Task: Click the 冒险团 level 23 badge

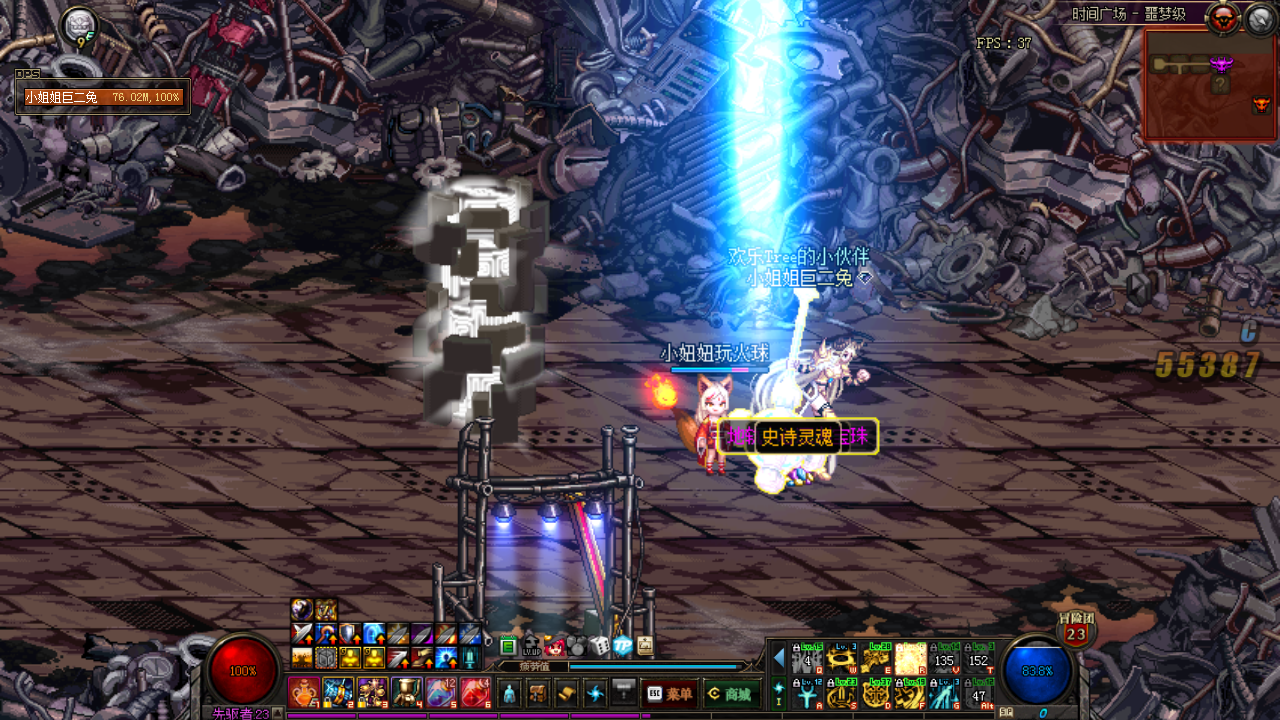Action: (1076, 632)
